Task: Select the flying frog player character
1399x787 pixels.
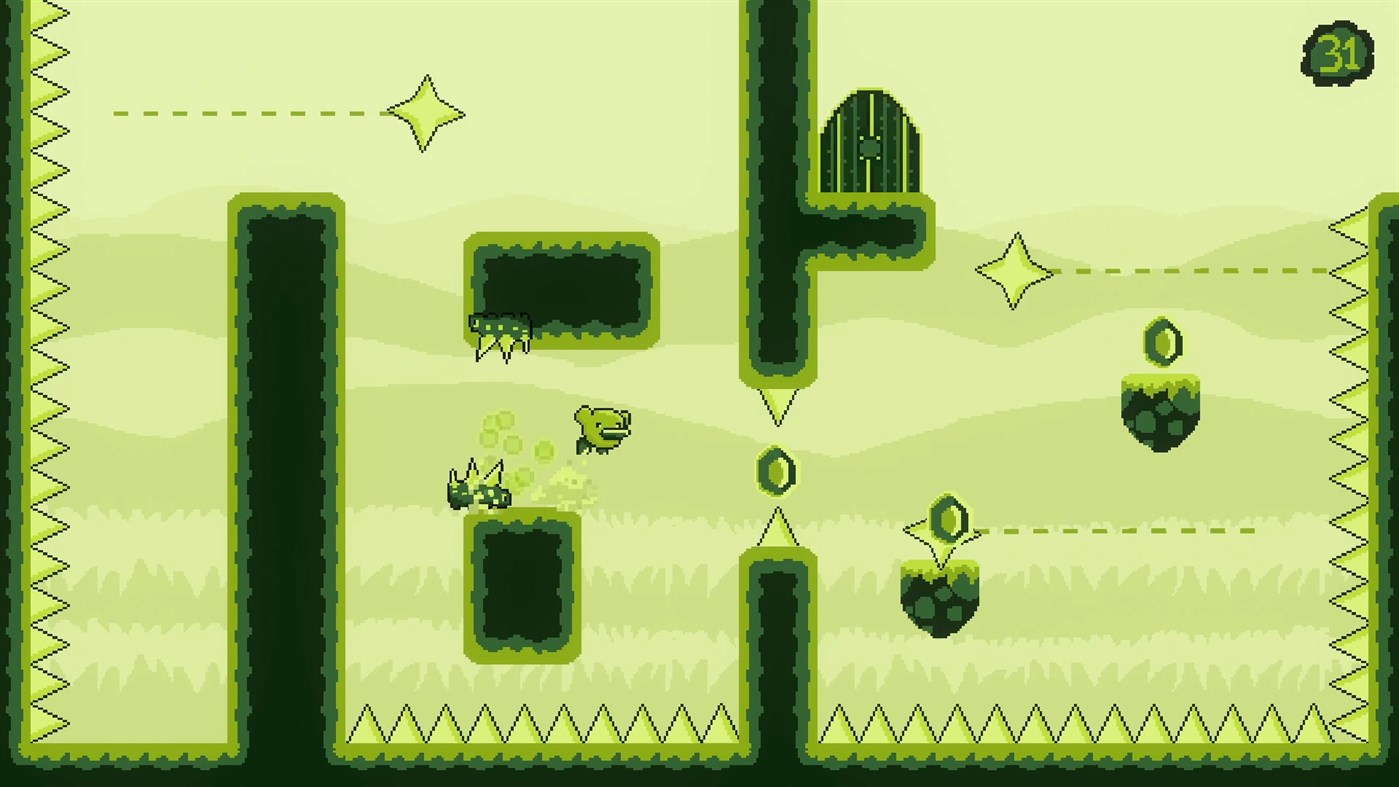Action: coord(601,428)
